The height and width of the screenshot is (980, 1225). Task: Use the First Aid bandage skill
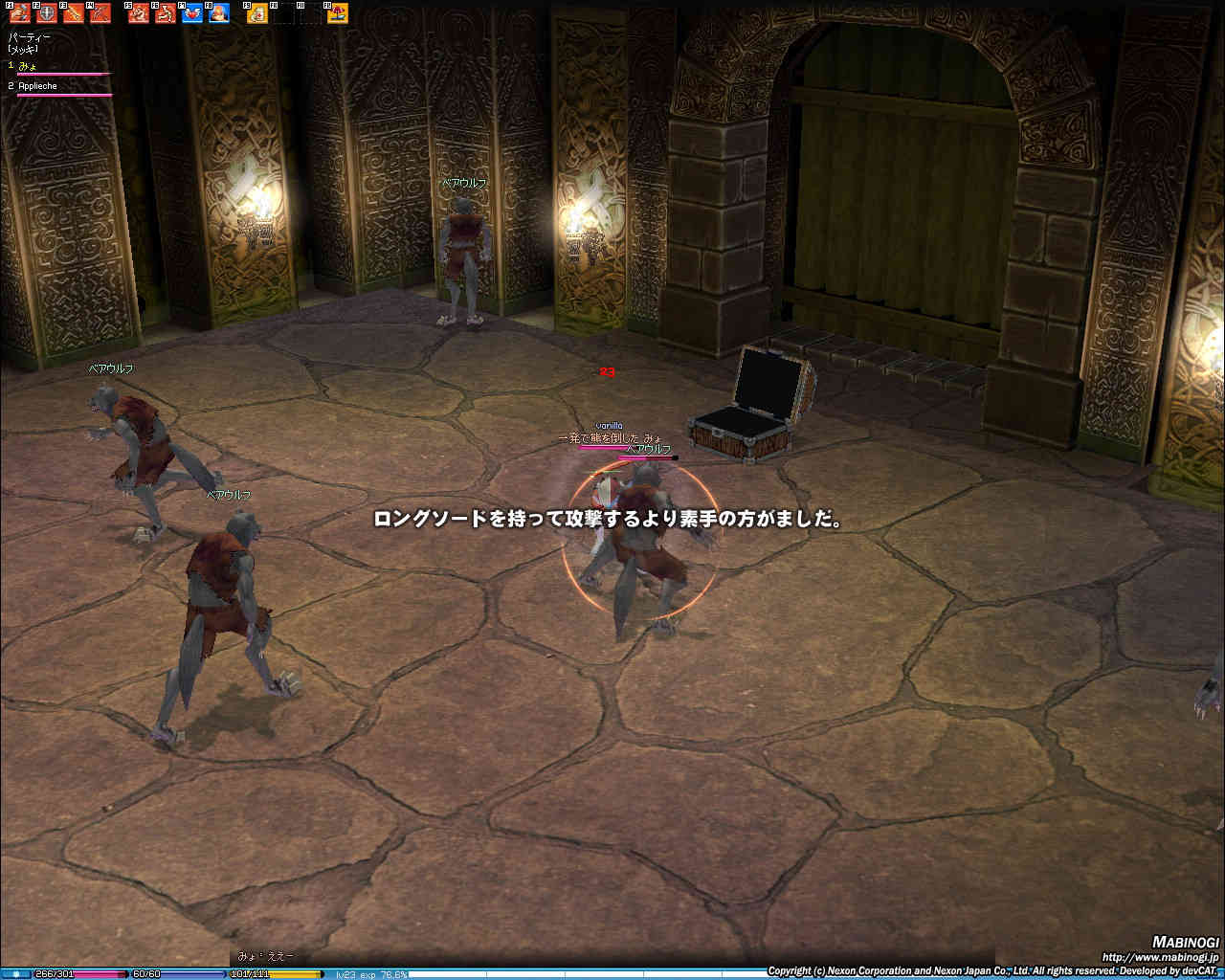pos(258,13)
